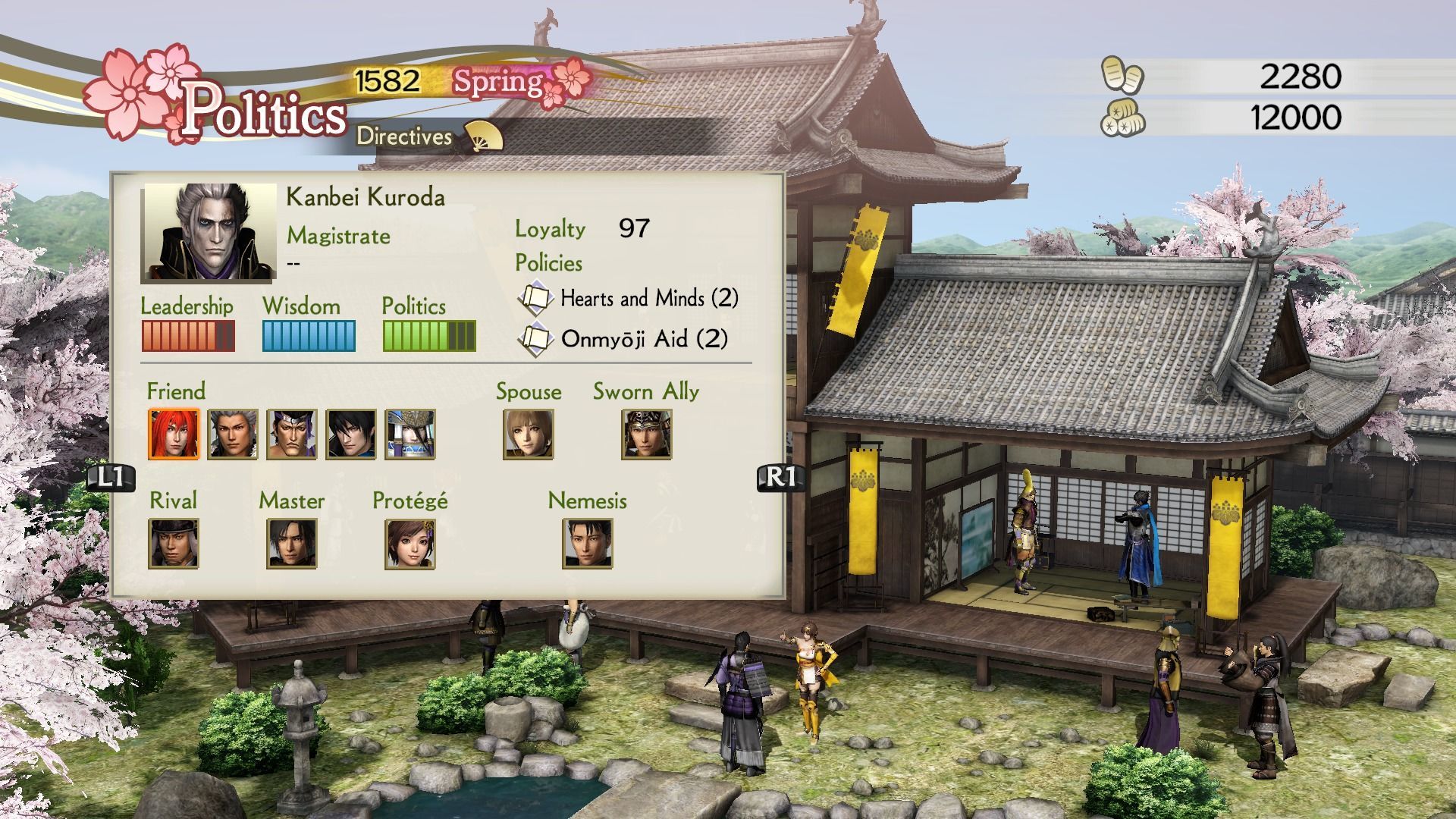Image resolution: width=1456 pixels, height=819 pixels.
Task: Open the Sworn Ally portrait
Action: click(x=647, y=434)
